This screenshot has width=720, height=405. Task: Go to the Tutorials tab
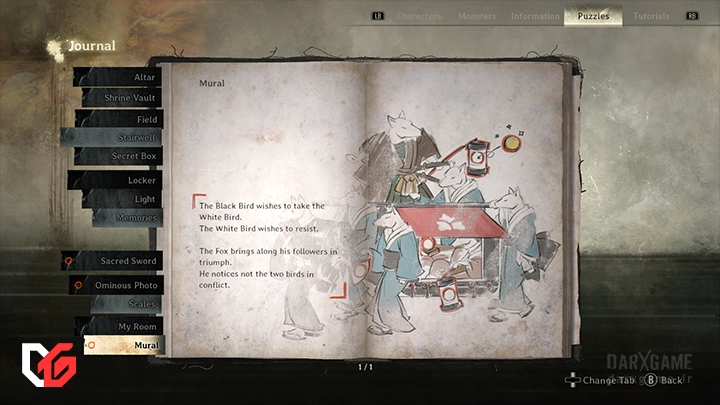tap(651, 16)
